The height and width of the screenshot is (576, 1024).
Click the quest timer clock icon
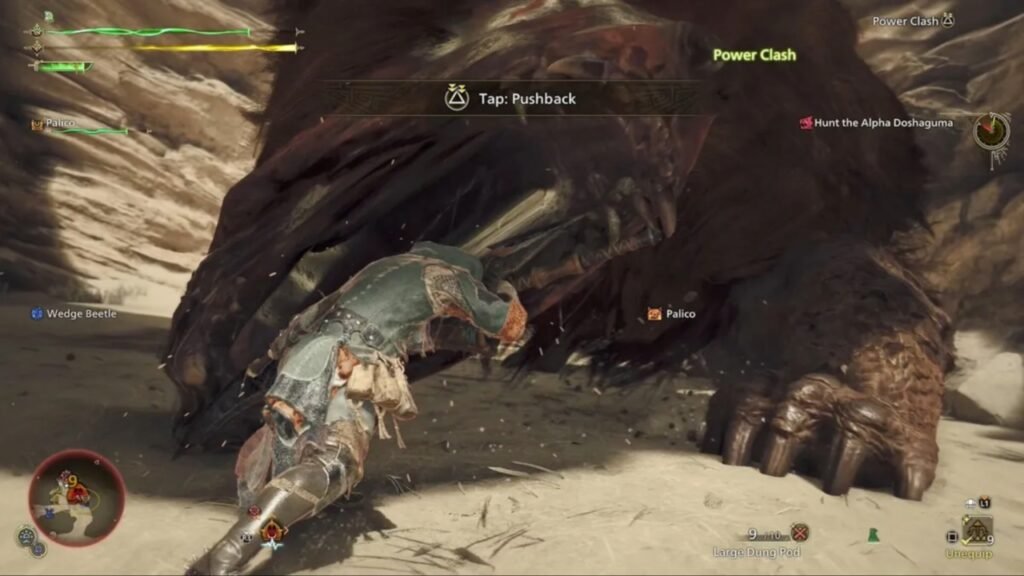(990, 129)
